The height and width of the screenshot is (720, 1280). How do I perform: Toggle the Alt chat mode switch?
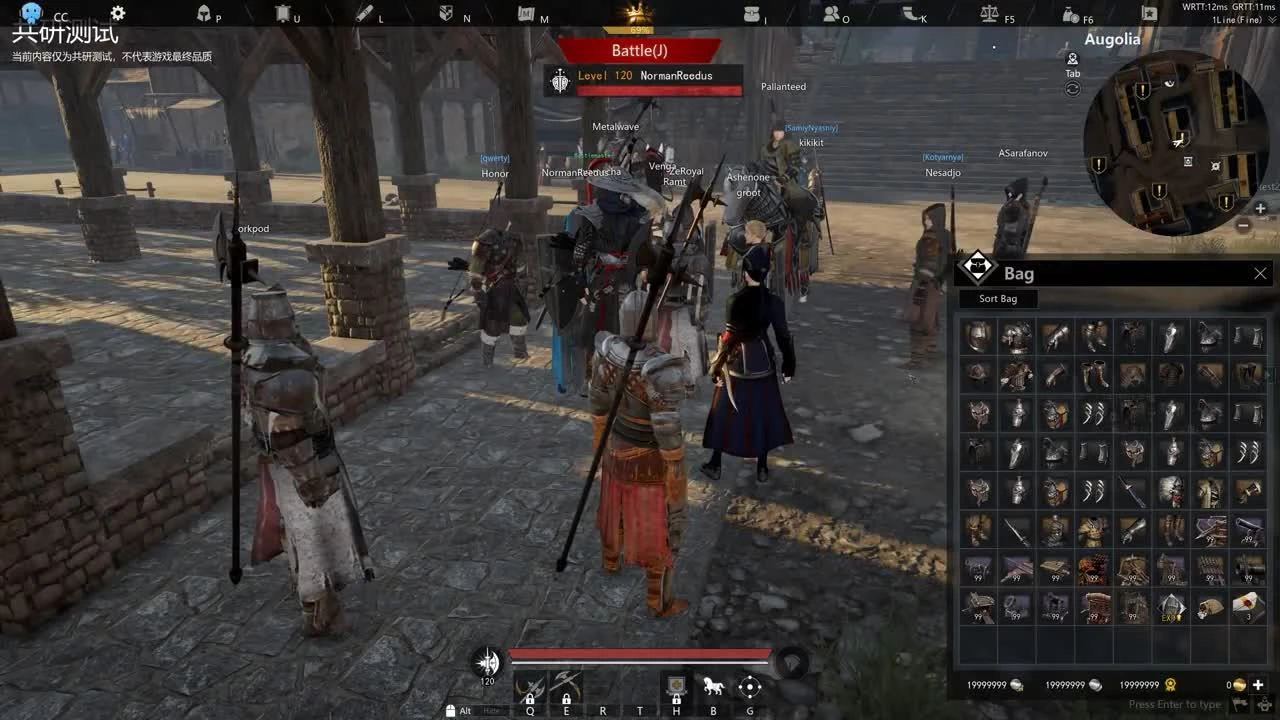click(x=463, y=711)
